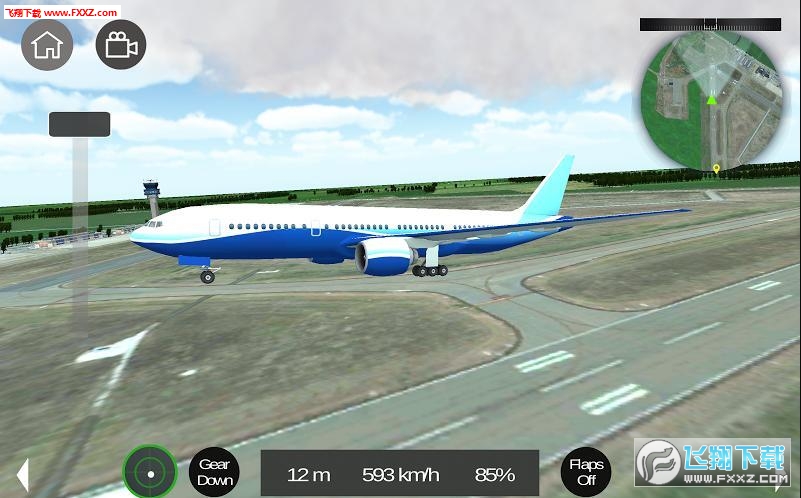Click the circular airport minimap

tap(711, 99)
